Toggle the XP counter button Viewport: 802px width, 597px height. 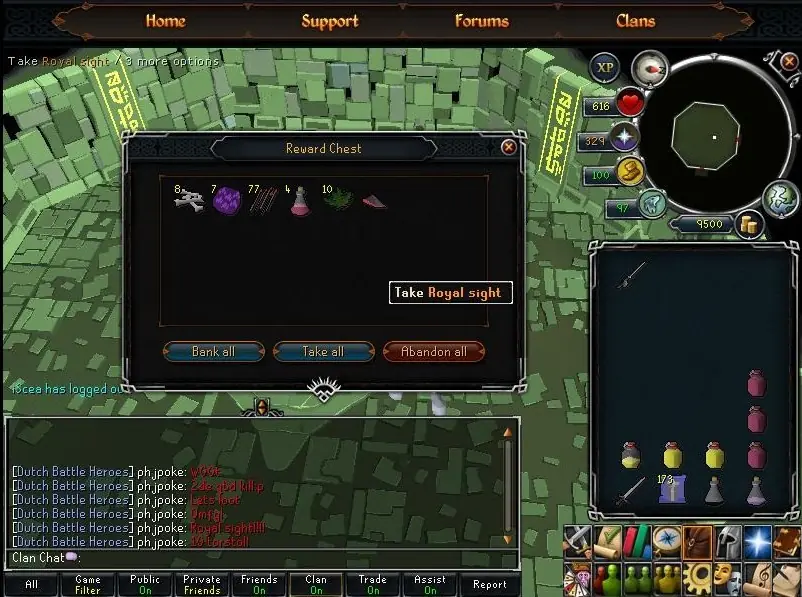click(604, 67)
